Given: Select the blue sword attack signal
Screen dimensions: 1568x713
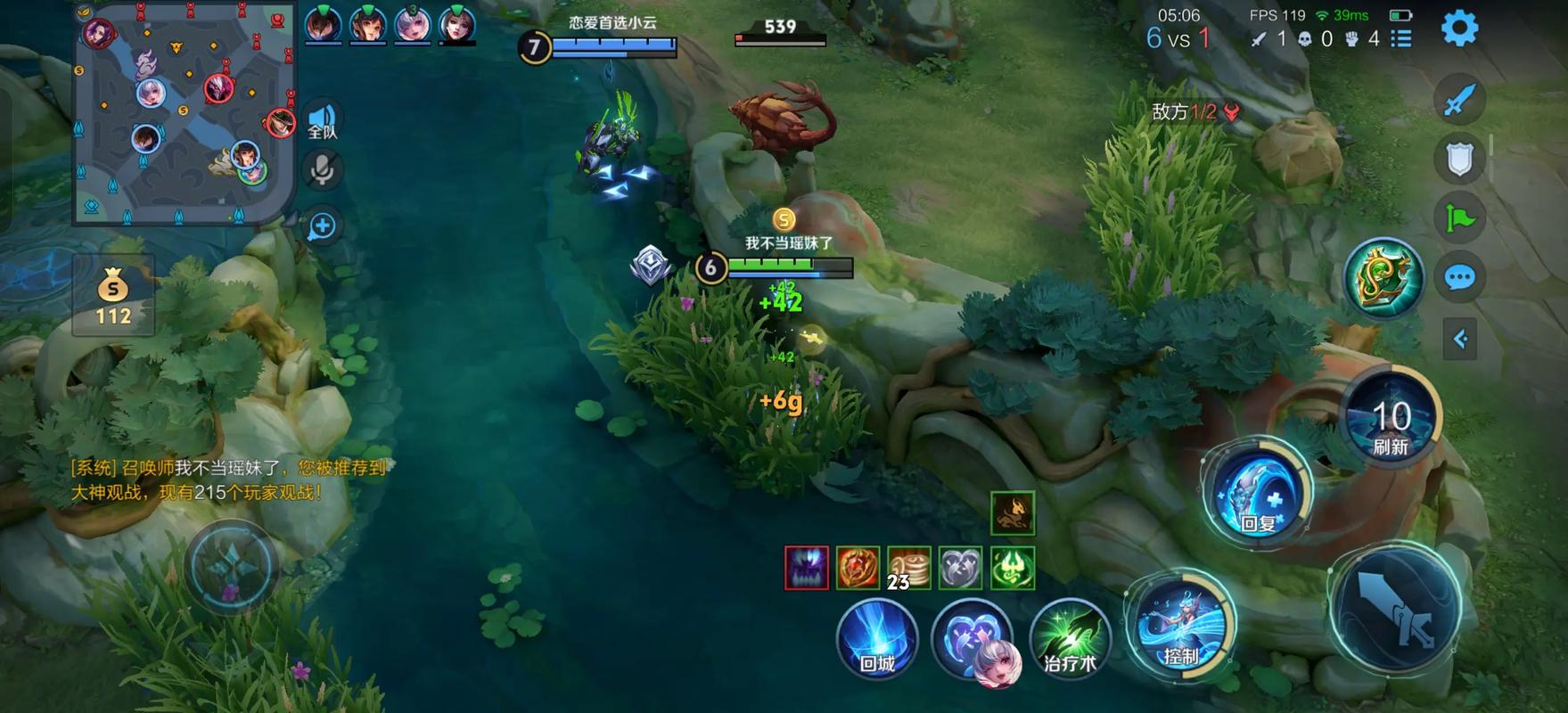Looking at the screenshot, I should pyautogui.click(x=1459, y=100).
